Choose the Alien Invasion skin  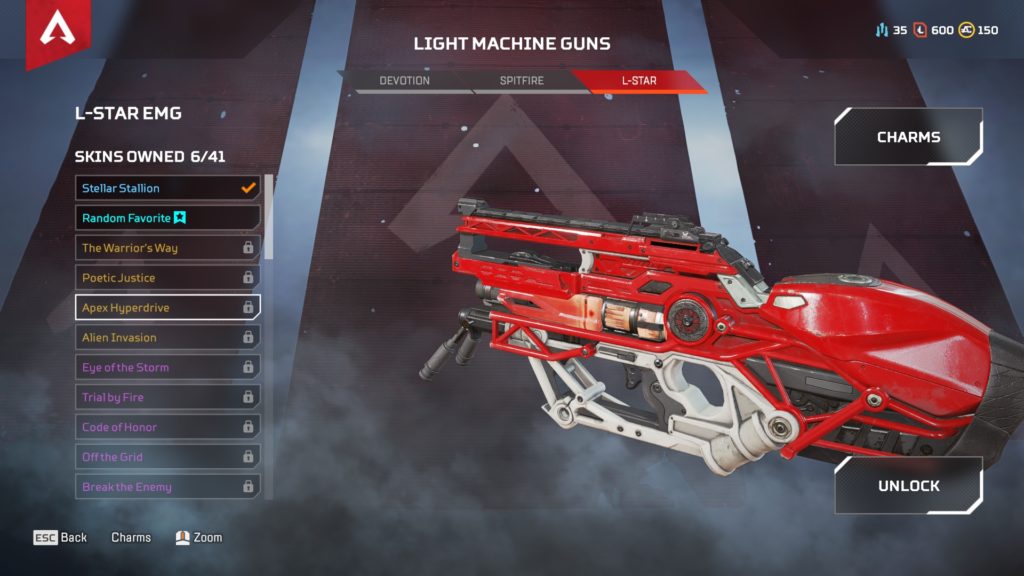167,338
